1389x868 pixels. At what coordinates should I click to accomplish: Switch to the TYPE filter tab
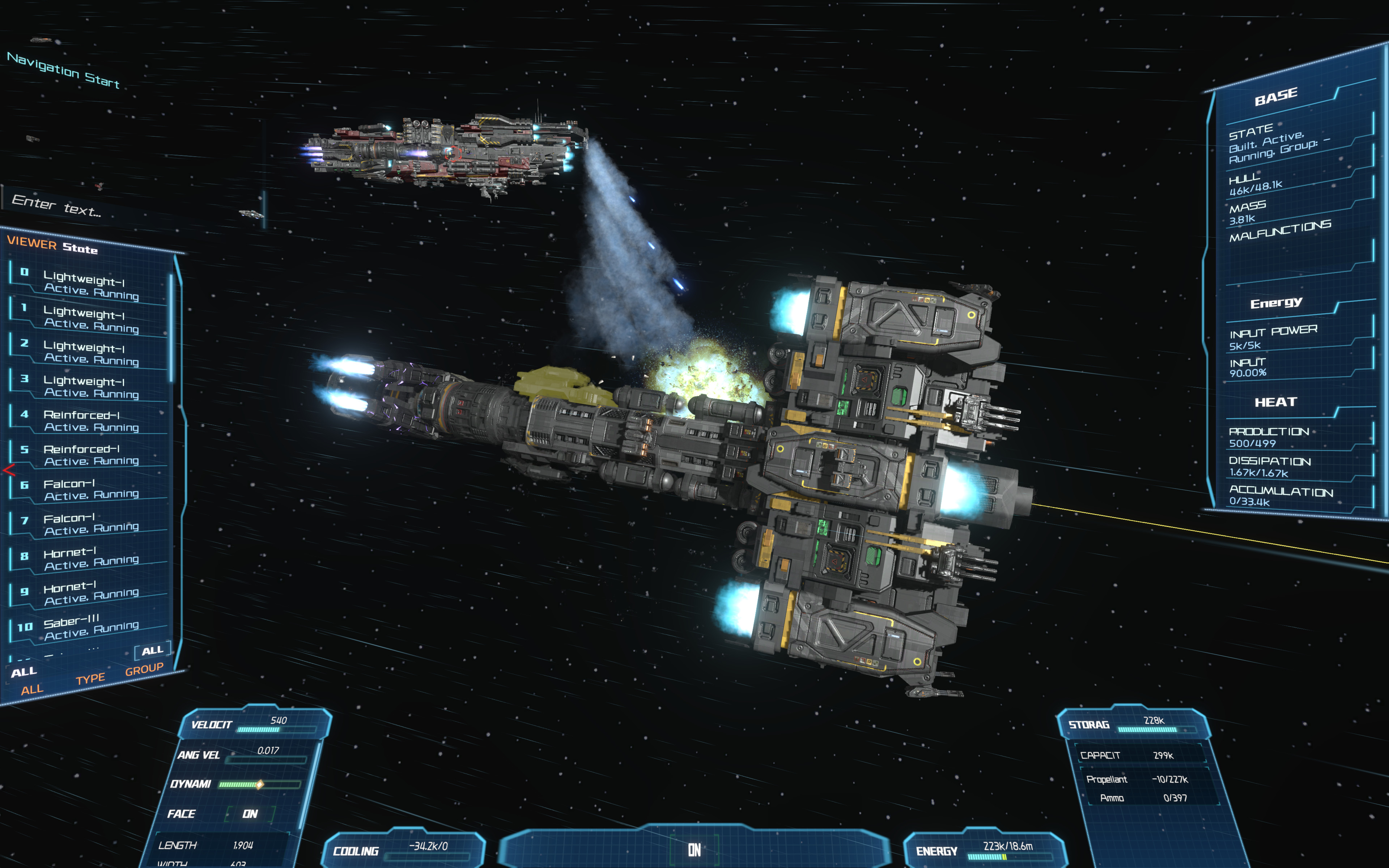pos(90,679)
